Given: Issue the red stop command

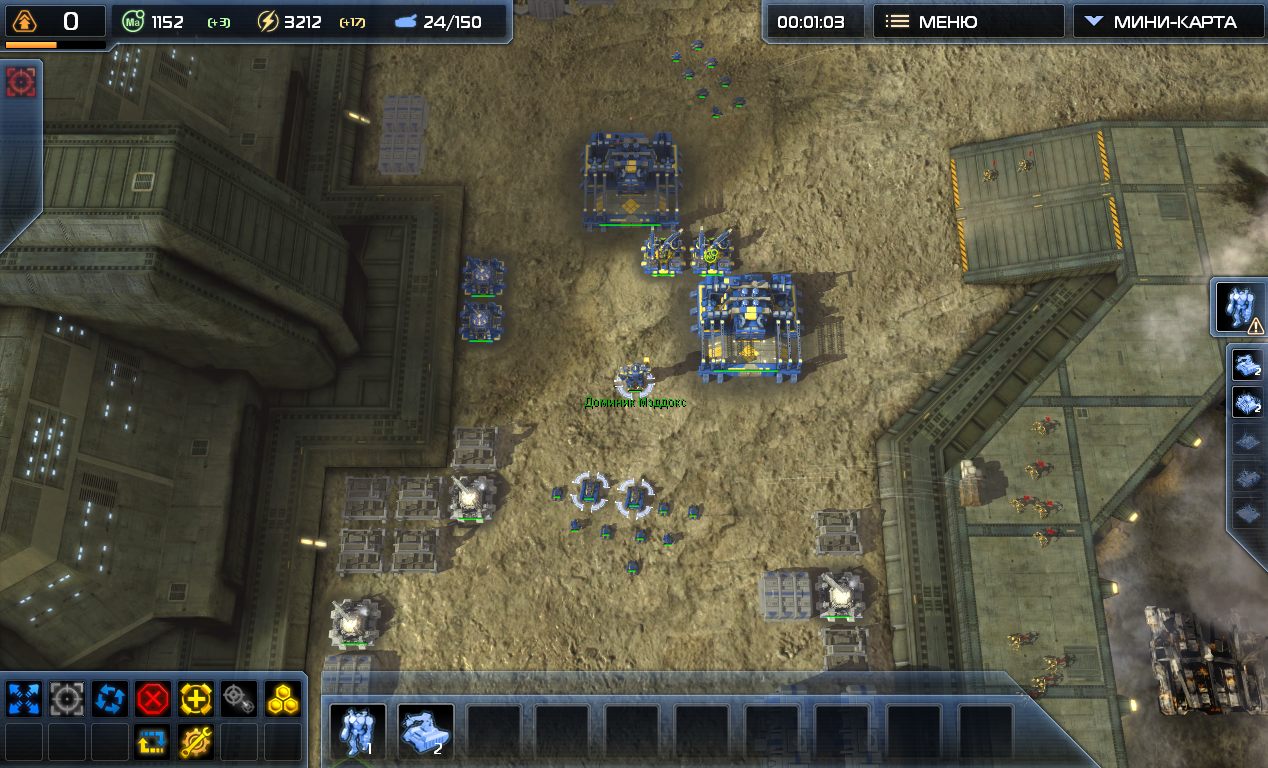Looking at the screenshot, I should click(153, 698).
